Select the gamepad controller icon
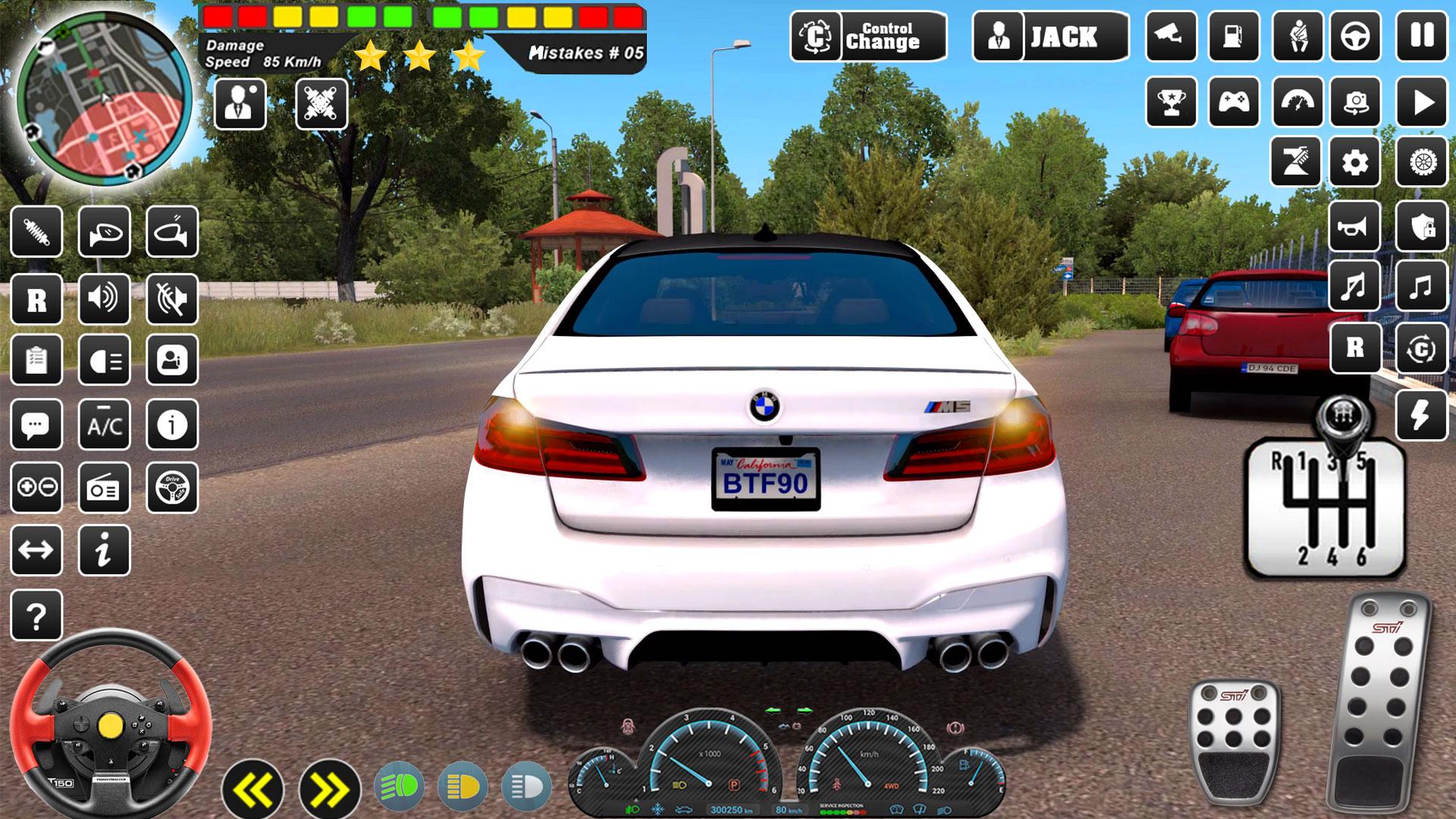Image resolution: width=1456 pixels, height=819 pixels. pos(1234,101)
